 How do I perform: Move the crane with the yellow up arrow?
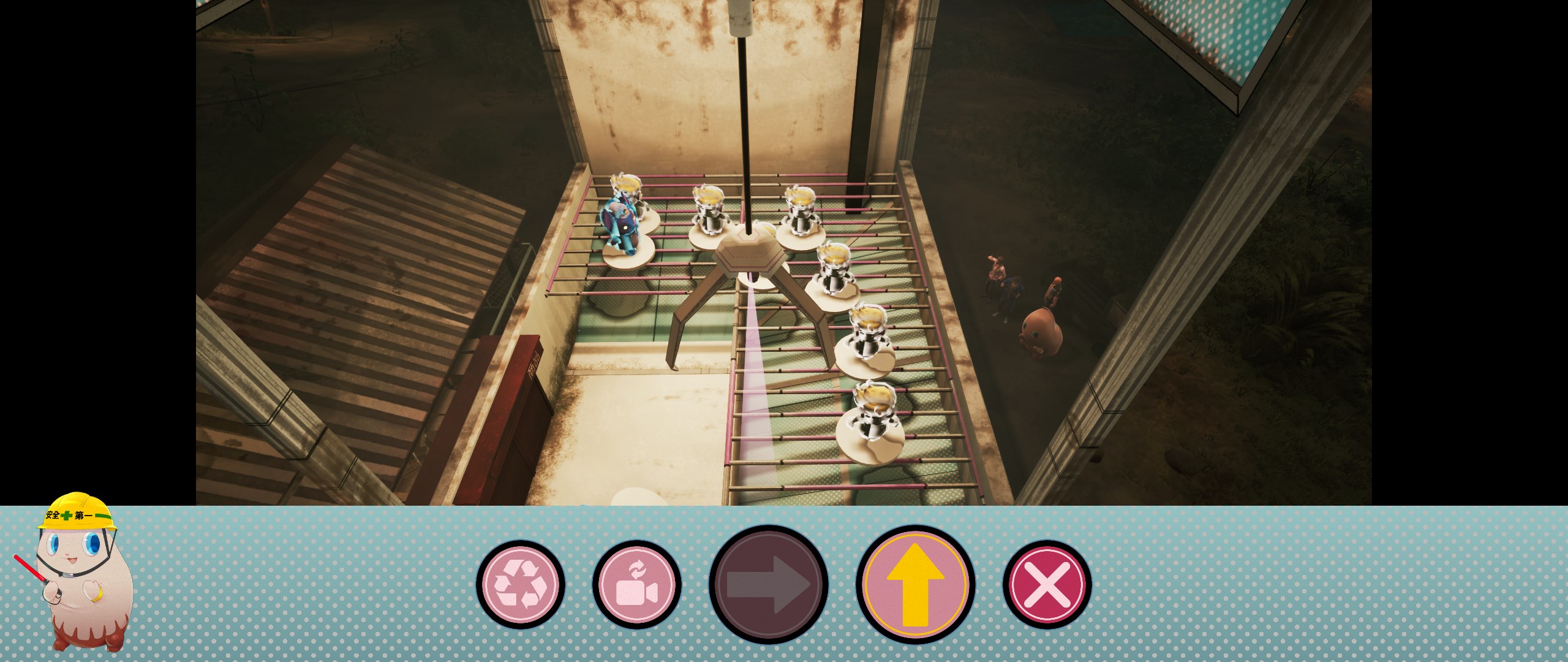pyautogui.click(x=916, y=584)
